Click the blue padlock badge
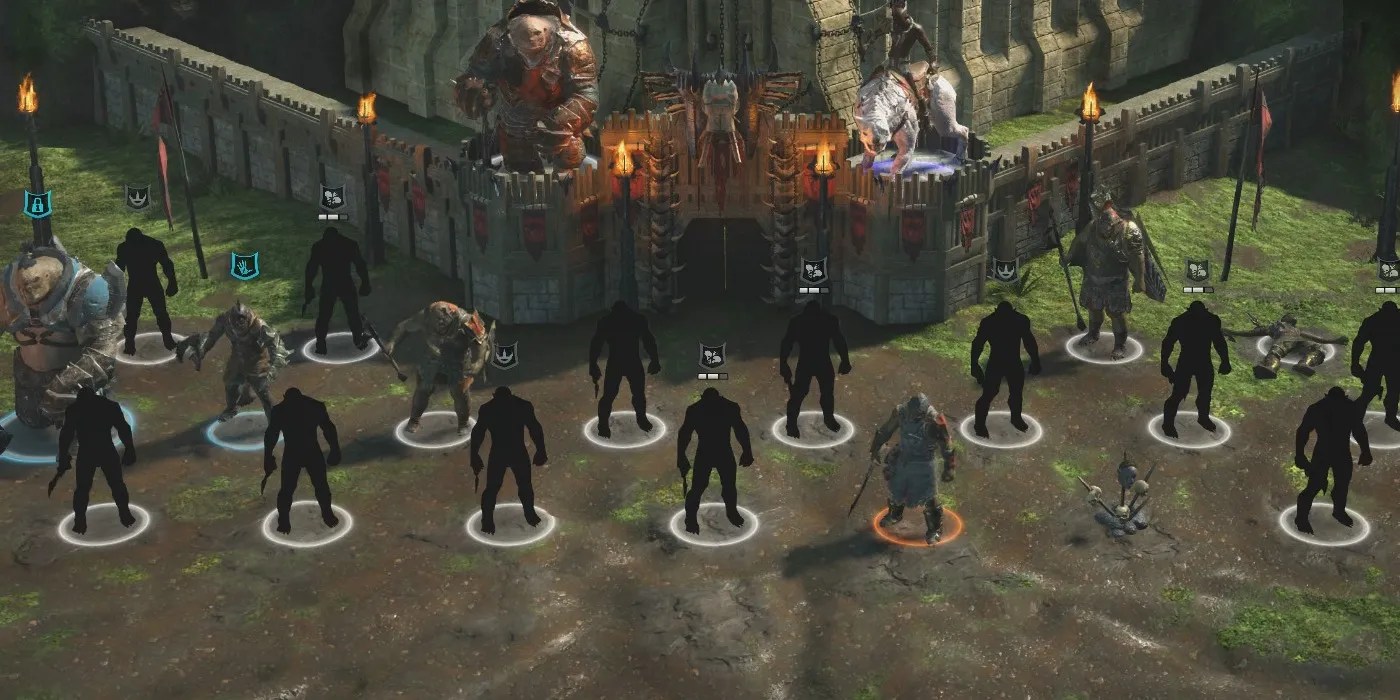This screenshot has width=1400, height=700. pos(36,204)
